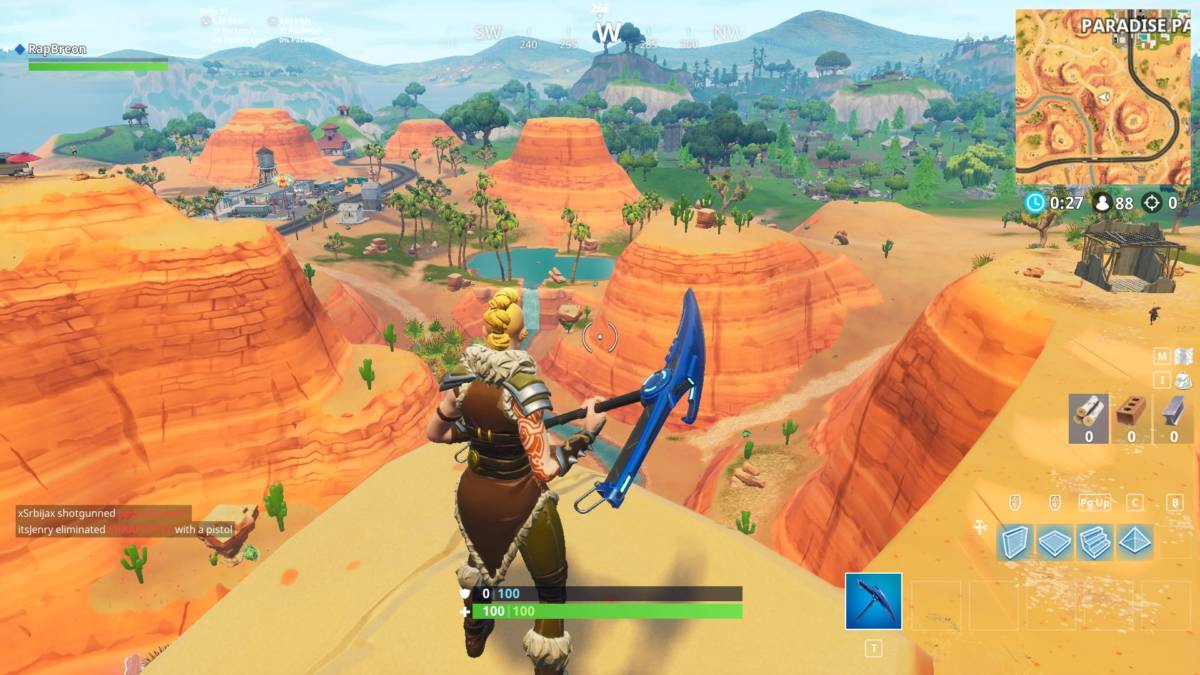Select the blue pickaxe slot

[x=873, y=601]
